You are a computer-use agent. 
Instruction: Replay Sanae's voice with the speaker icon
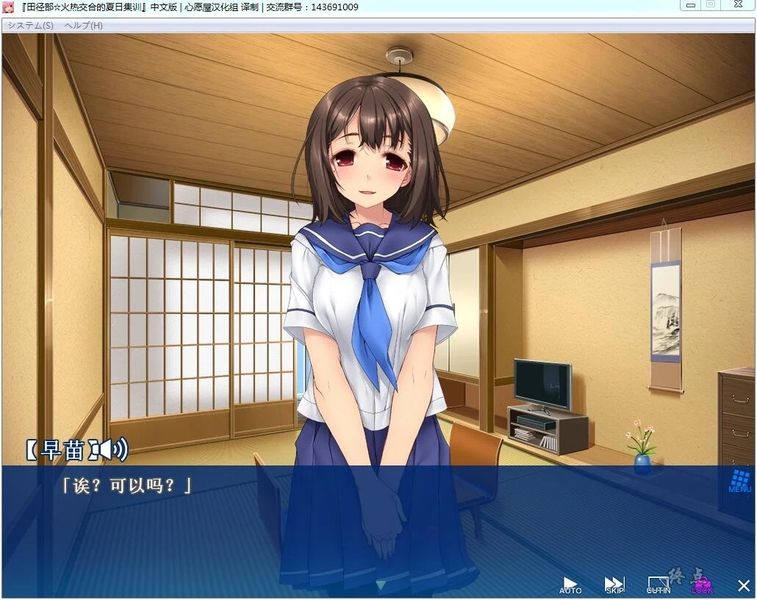[115, 449]
